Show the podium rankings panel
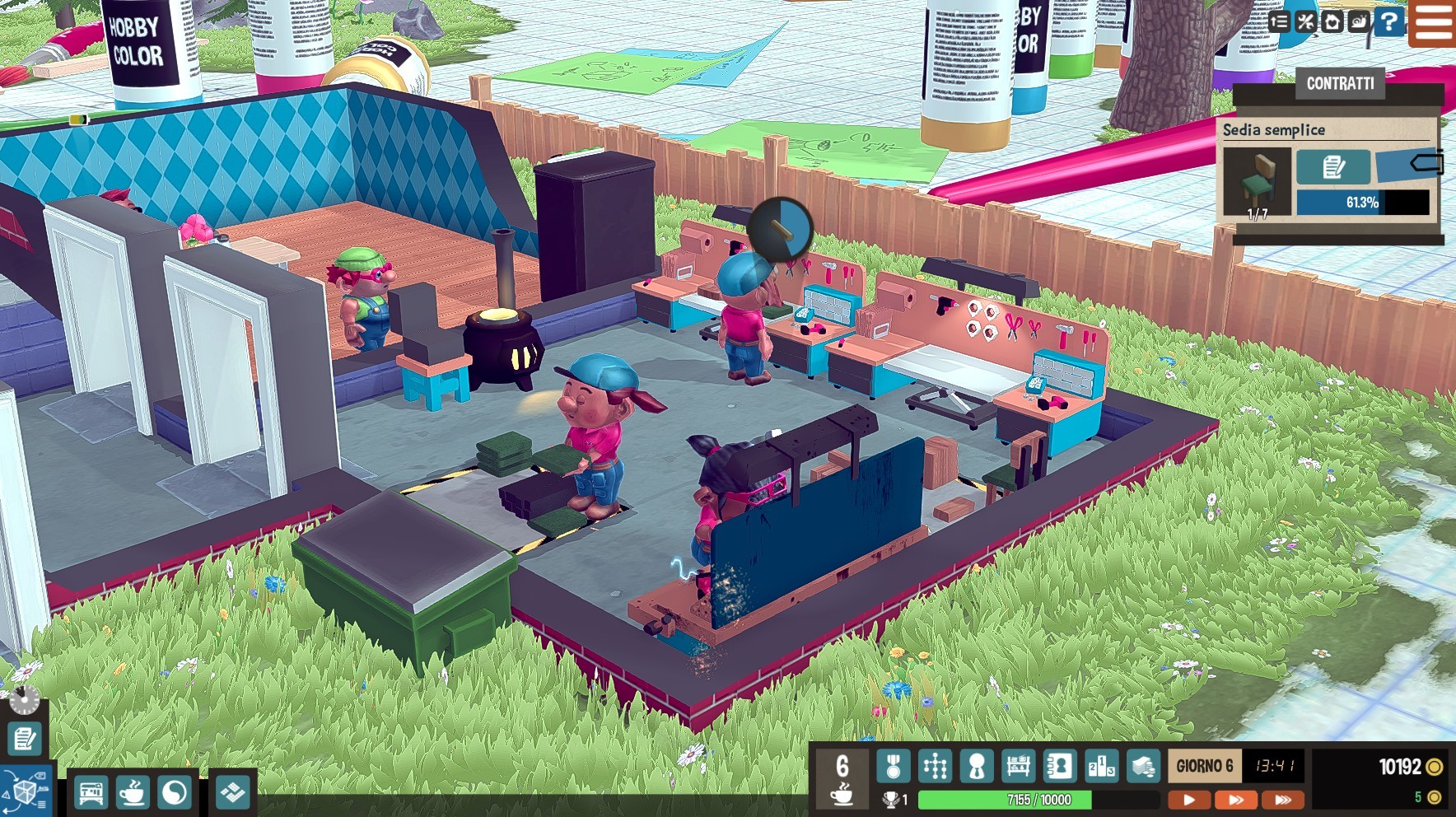The height and width of the screenshot is (817, 1456). pos(1101,767)
